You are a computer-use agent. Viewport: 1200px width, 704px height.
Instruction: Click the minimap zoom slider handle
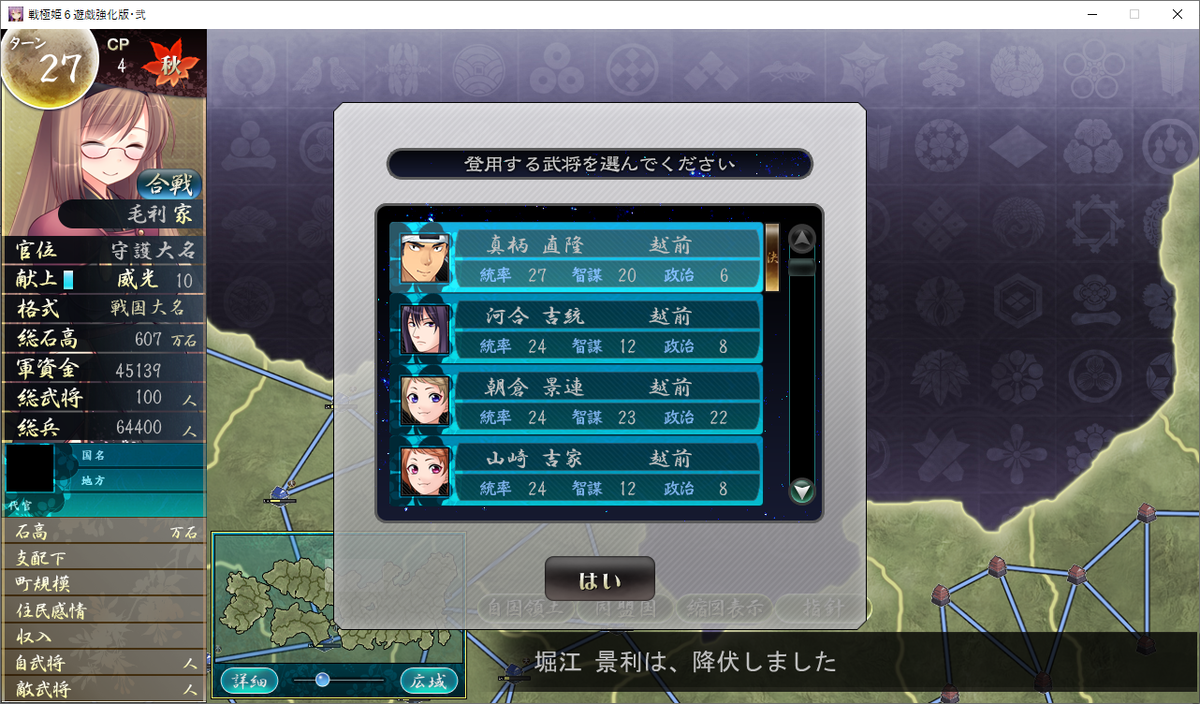pyautogui.click(x=322, y=680)
